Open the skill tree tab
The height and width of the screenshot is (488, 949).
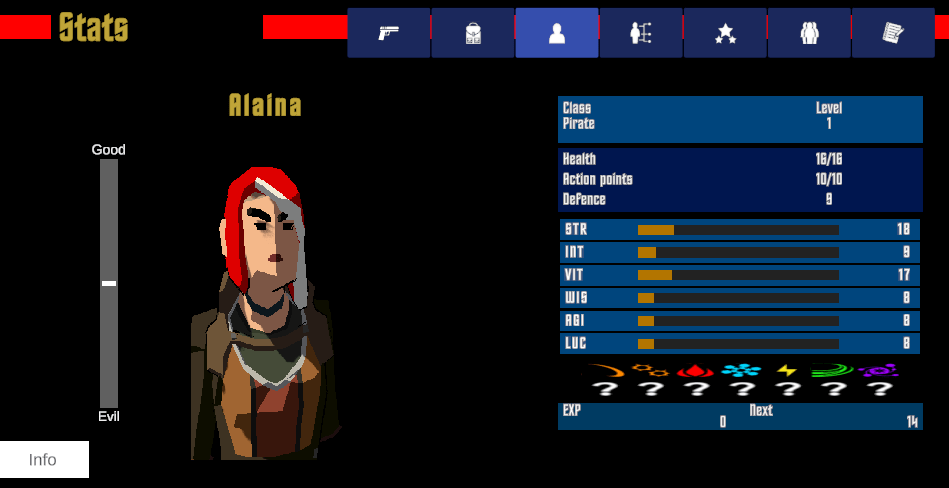[641, 33]
